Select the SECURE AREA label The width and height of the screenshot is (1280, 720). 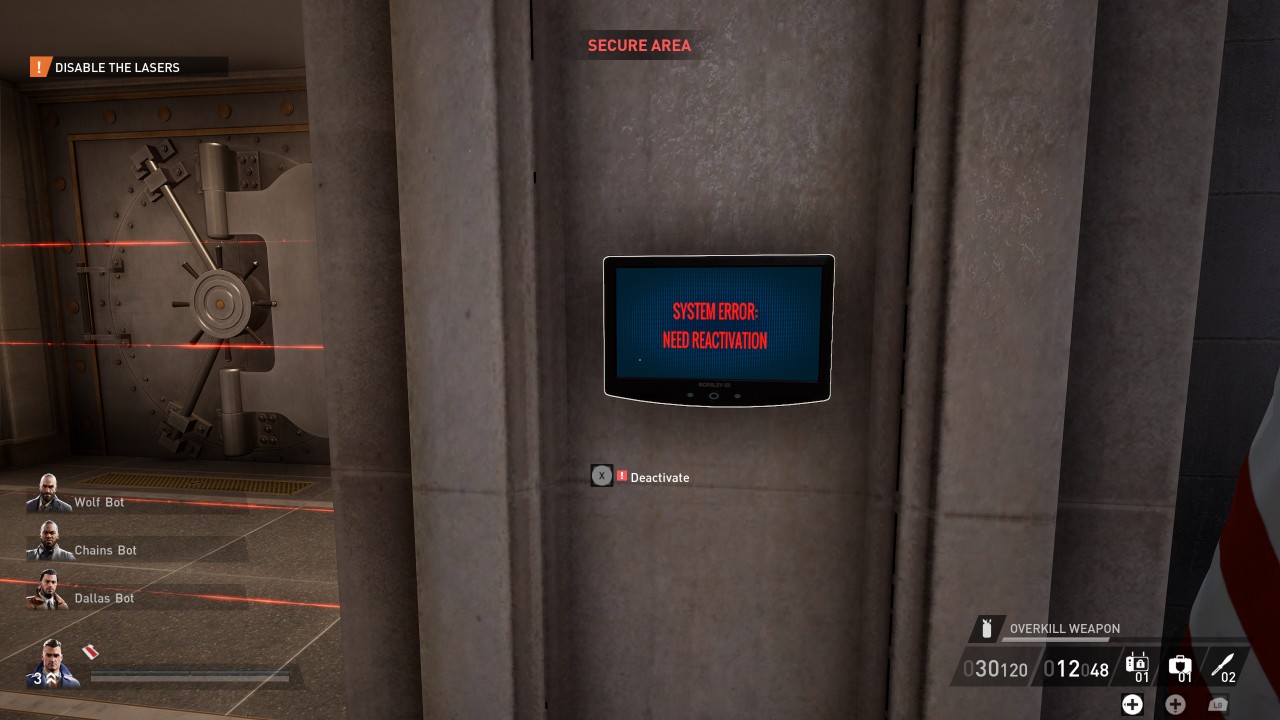click(x=639, y=45)
